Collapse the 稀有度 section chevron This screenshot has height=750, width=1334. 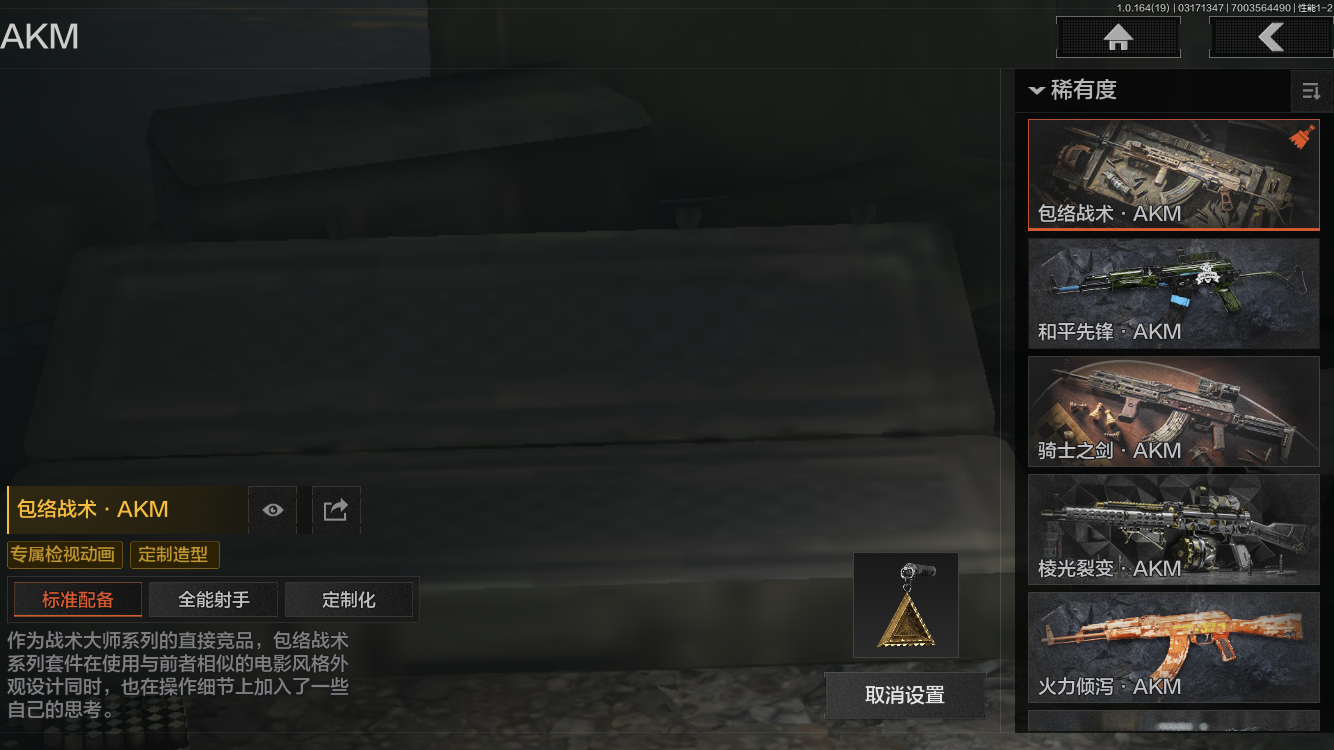[1036, 90]
